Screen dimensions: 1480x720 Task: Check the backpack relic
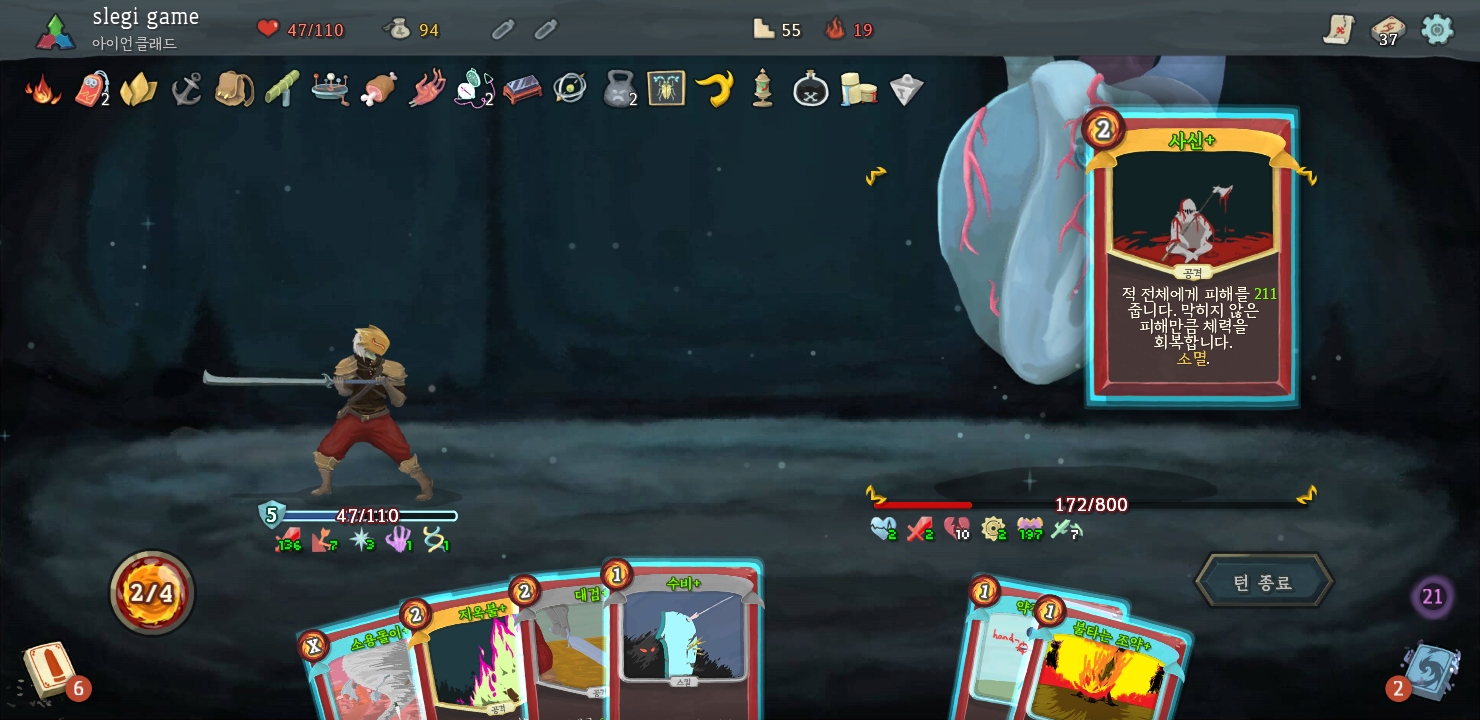pyautogui.click(x=234, y=90)
